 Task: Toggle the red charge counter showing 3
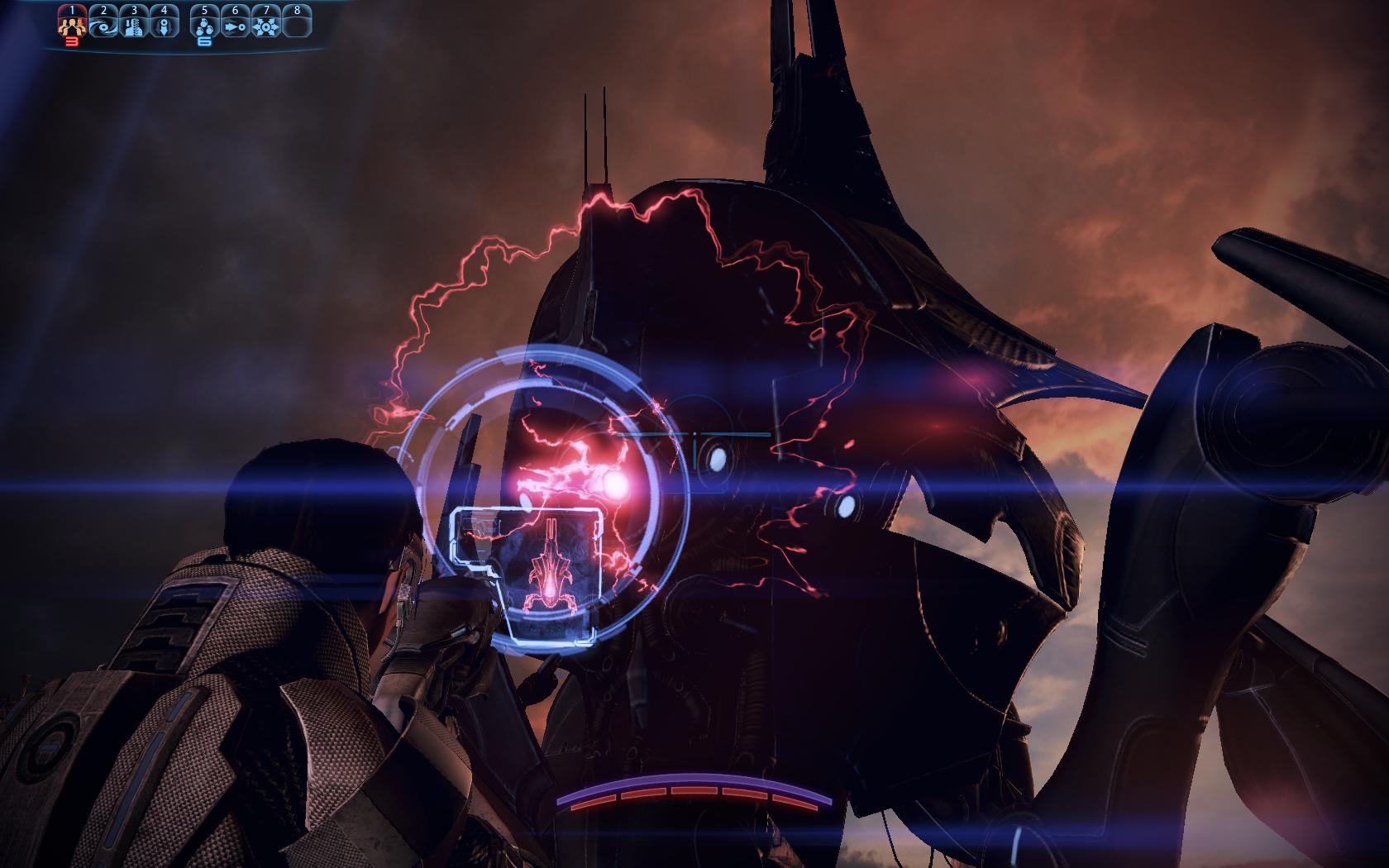pyautogui.click(x=72, y=41)
